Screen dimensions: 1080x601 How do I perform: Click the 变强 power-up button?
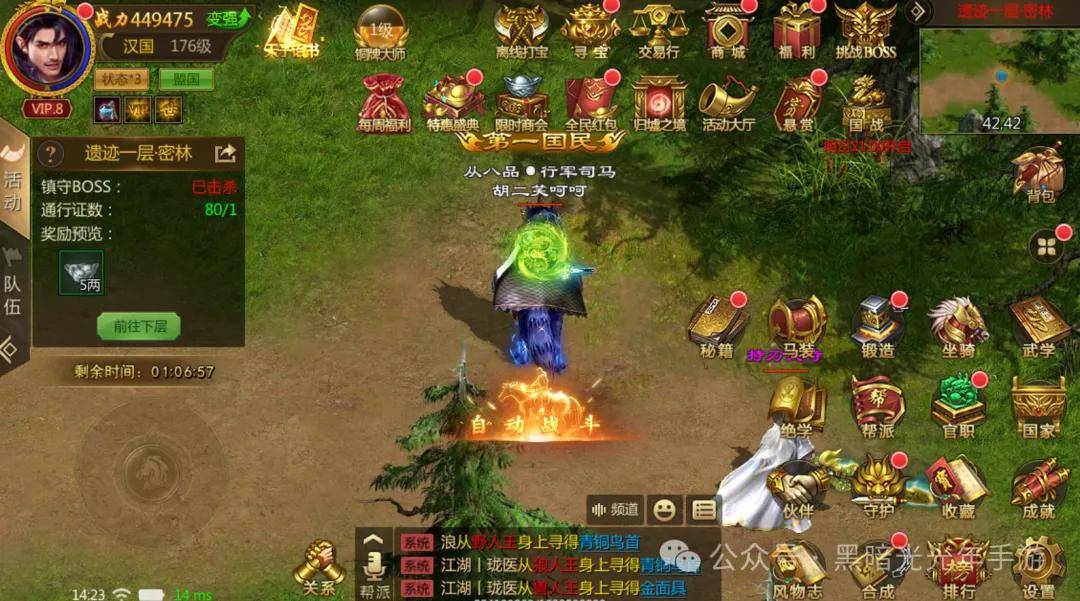coord(229,19)
